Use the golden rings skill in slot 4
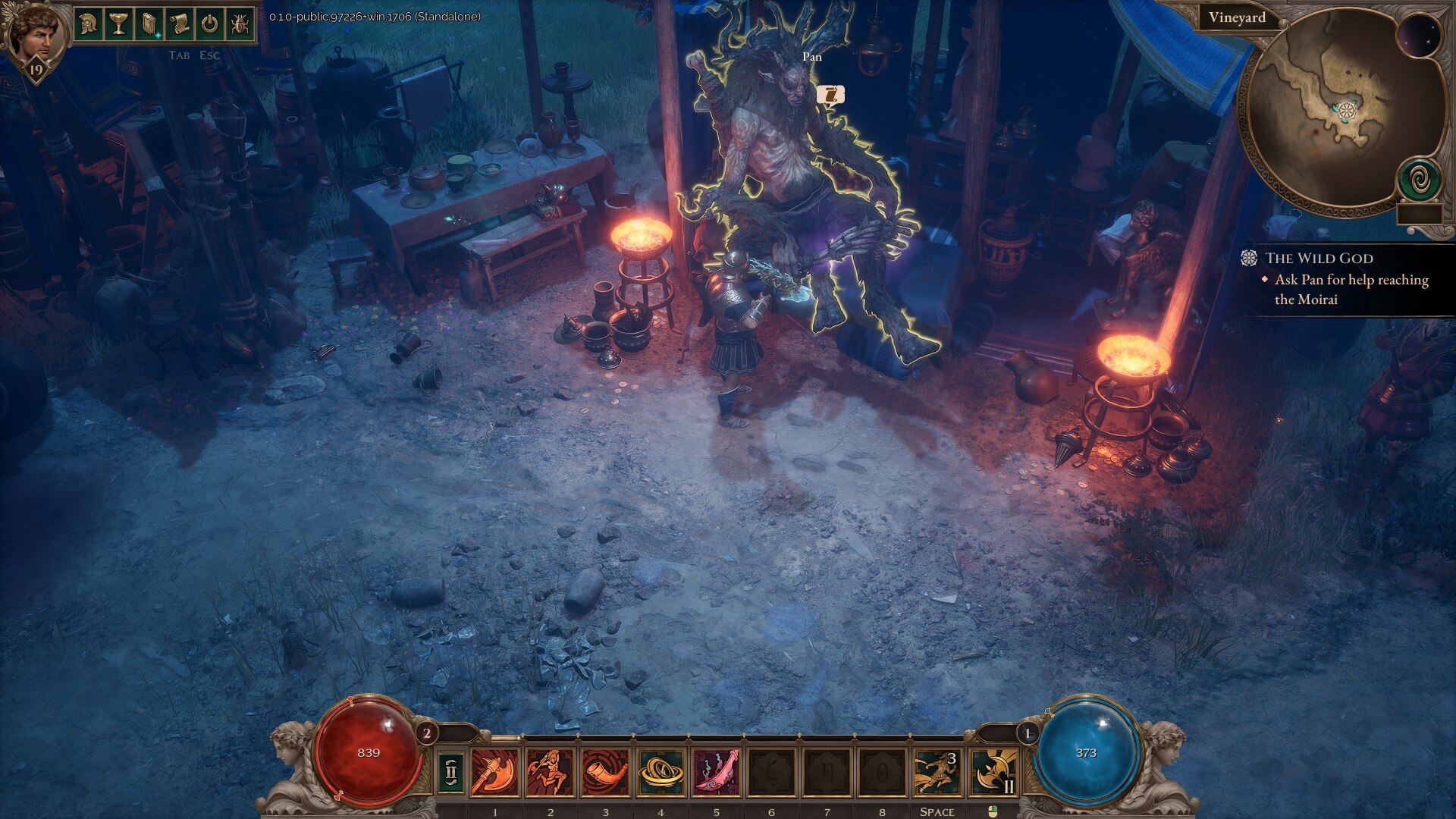The height and width of the screenshot is (819, 1456). tap(661, 773)
